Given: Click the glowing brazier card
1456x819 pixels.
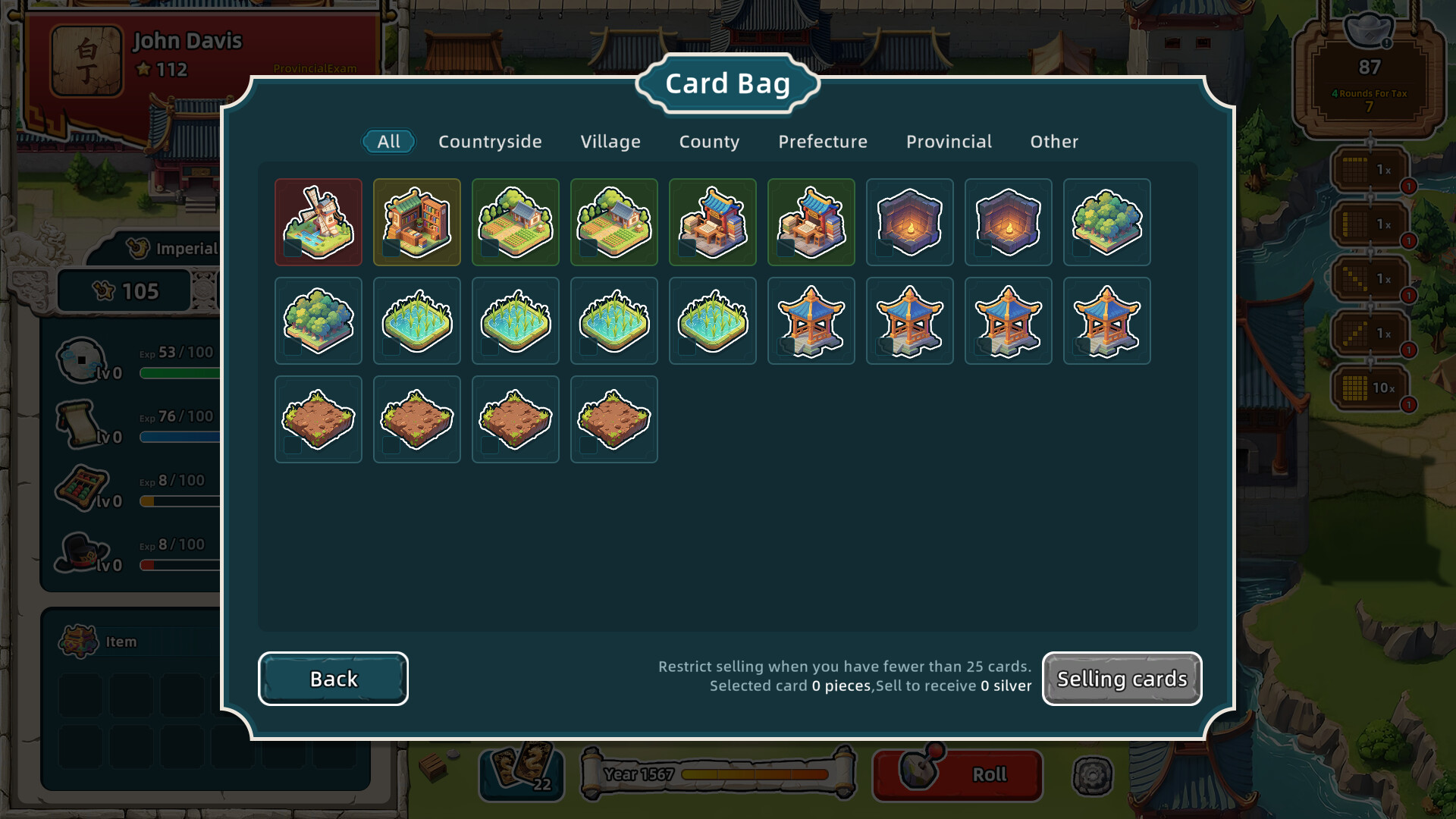Looking at the screenshot, I should tap(909, 222).
